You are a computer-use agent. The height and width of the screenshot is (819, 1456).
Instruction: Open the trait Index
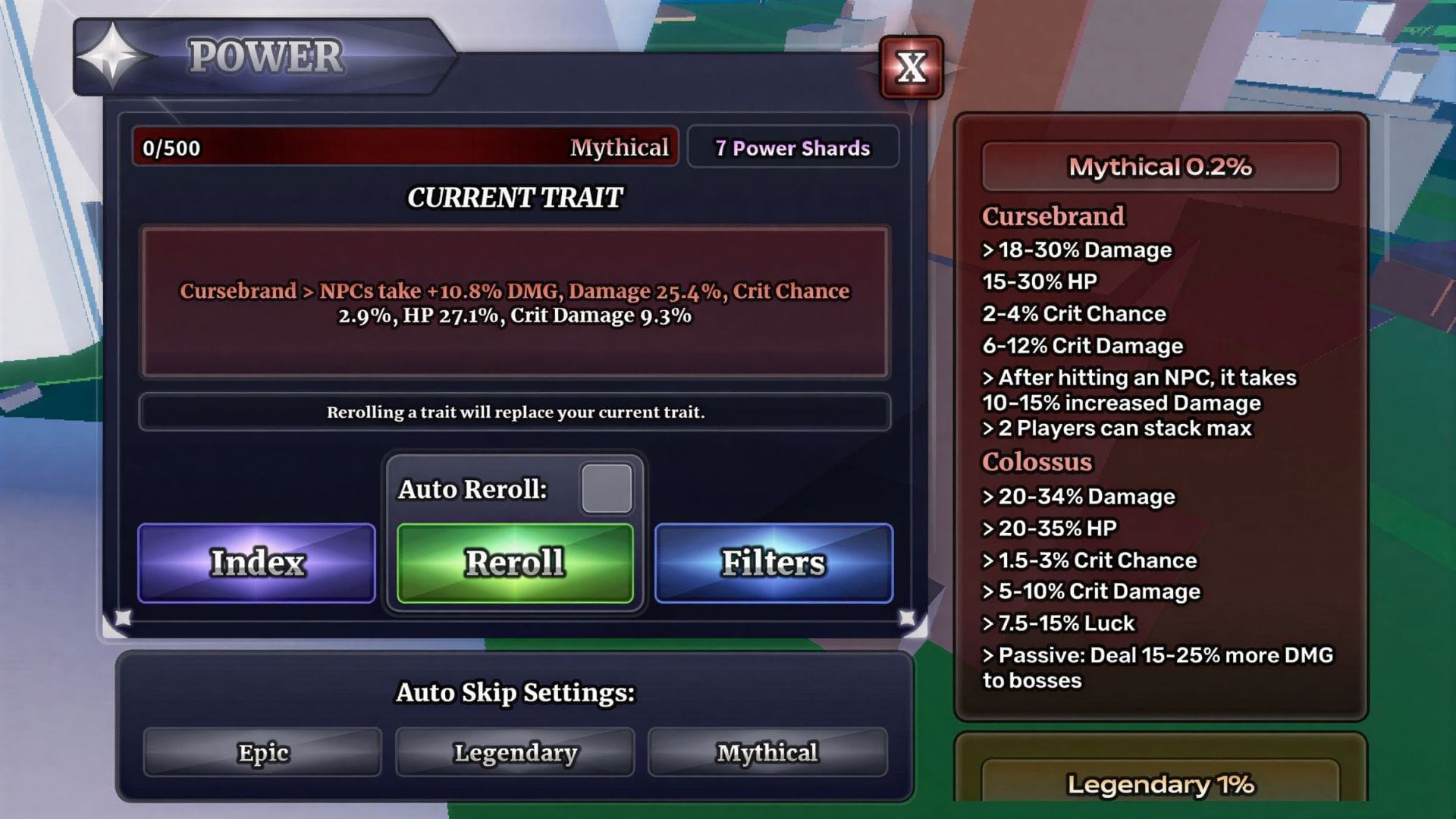256,563
